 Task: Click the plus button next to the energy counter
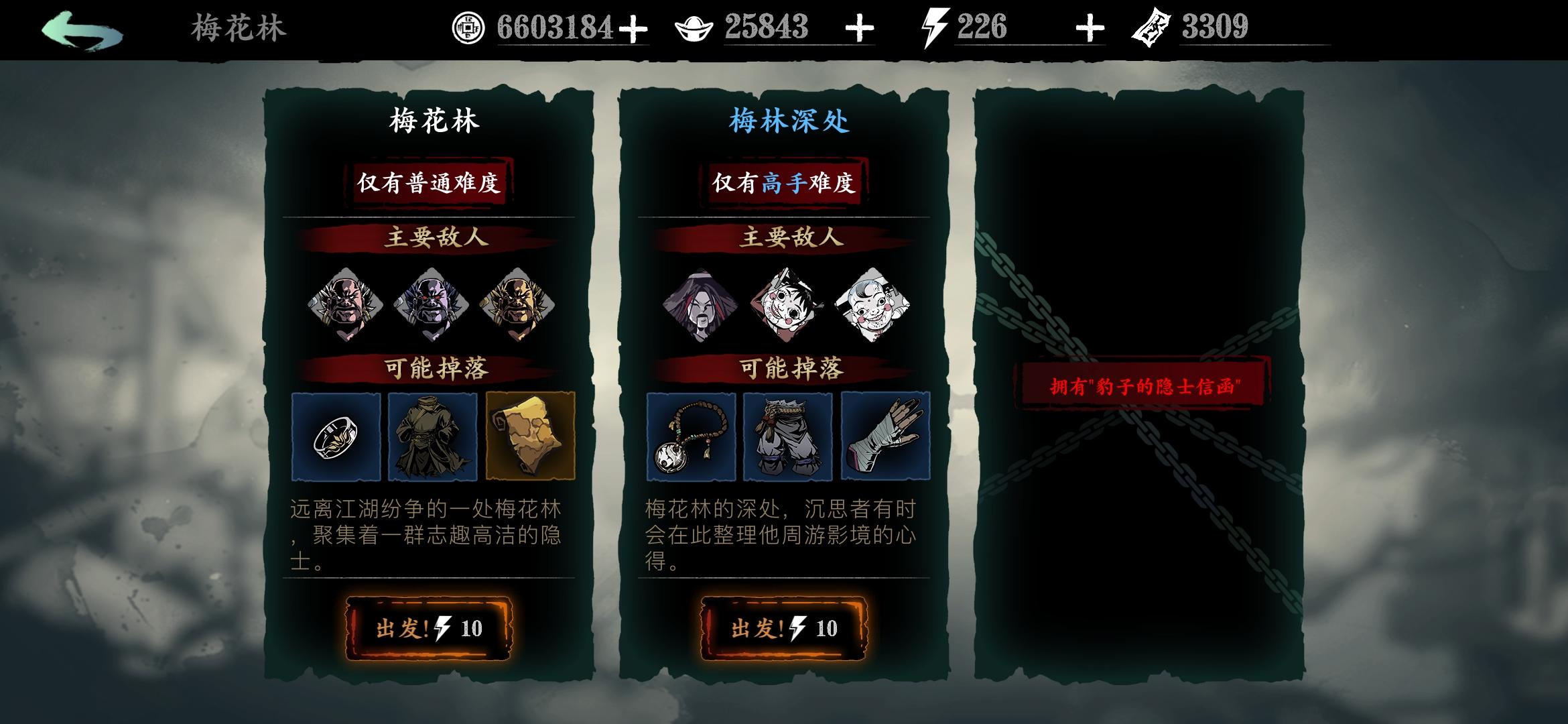[1092, 27]
